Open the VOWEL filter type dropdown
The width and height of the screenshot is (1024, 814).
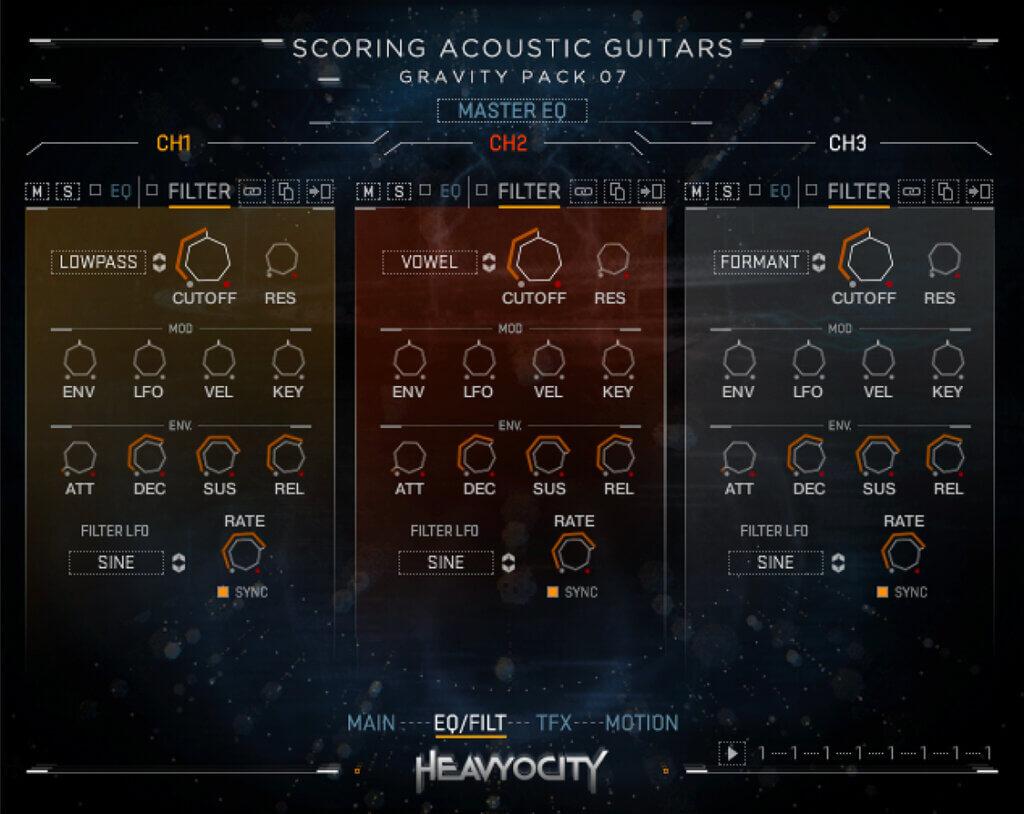pyautogui.click(x=429, y=262)
